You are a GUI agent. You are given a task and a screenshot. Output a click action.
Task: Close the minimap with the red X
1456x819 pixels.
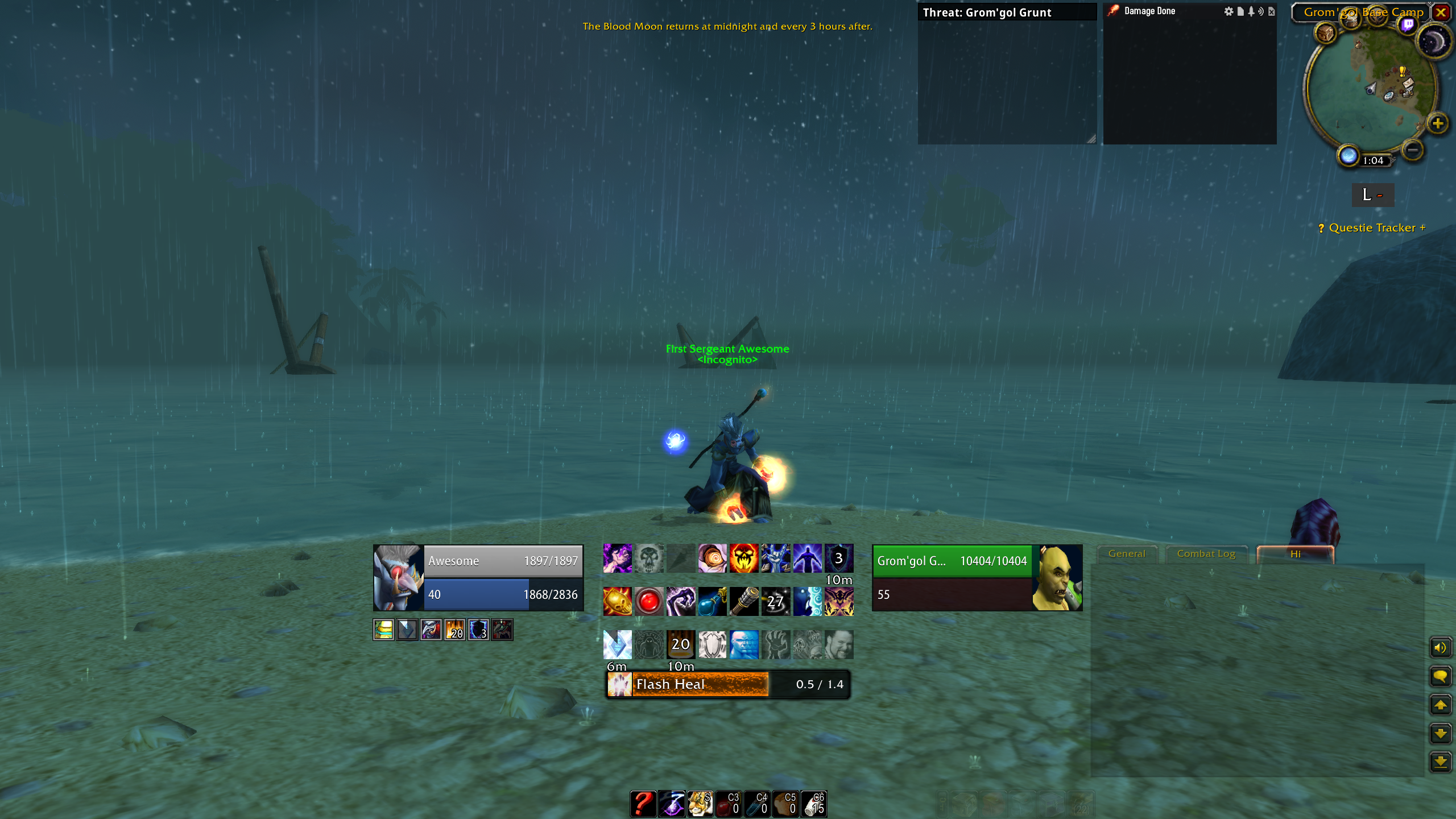point(1441,12)
